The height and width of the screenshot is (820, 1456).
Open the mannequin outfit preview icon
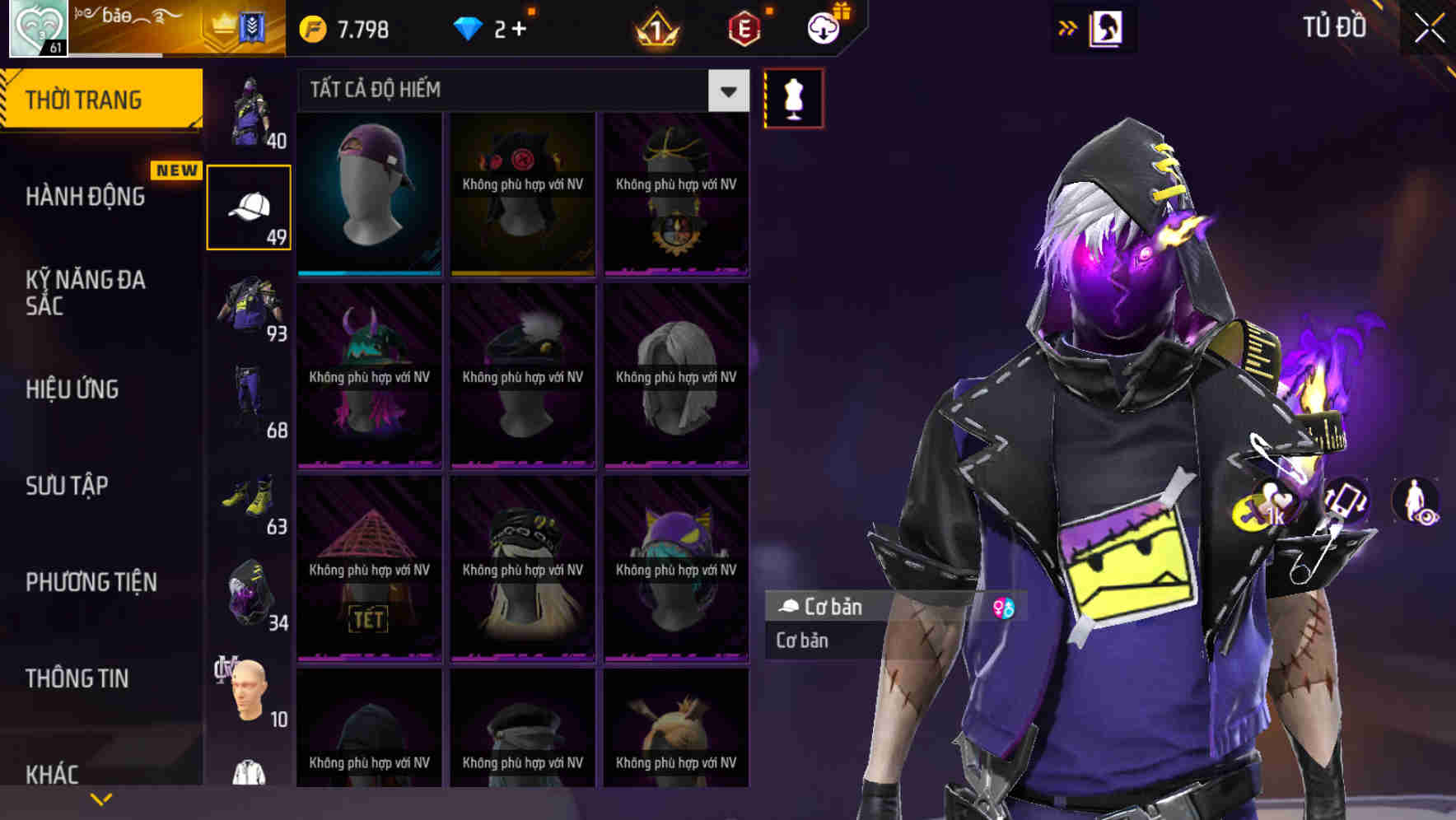coord(792,96)
